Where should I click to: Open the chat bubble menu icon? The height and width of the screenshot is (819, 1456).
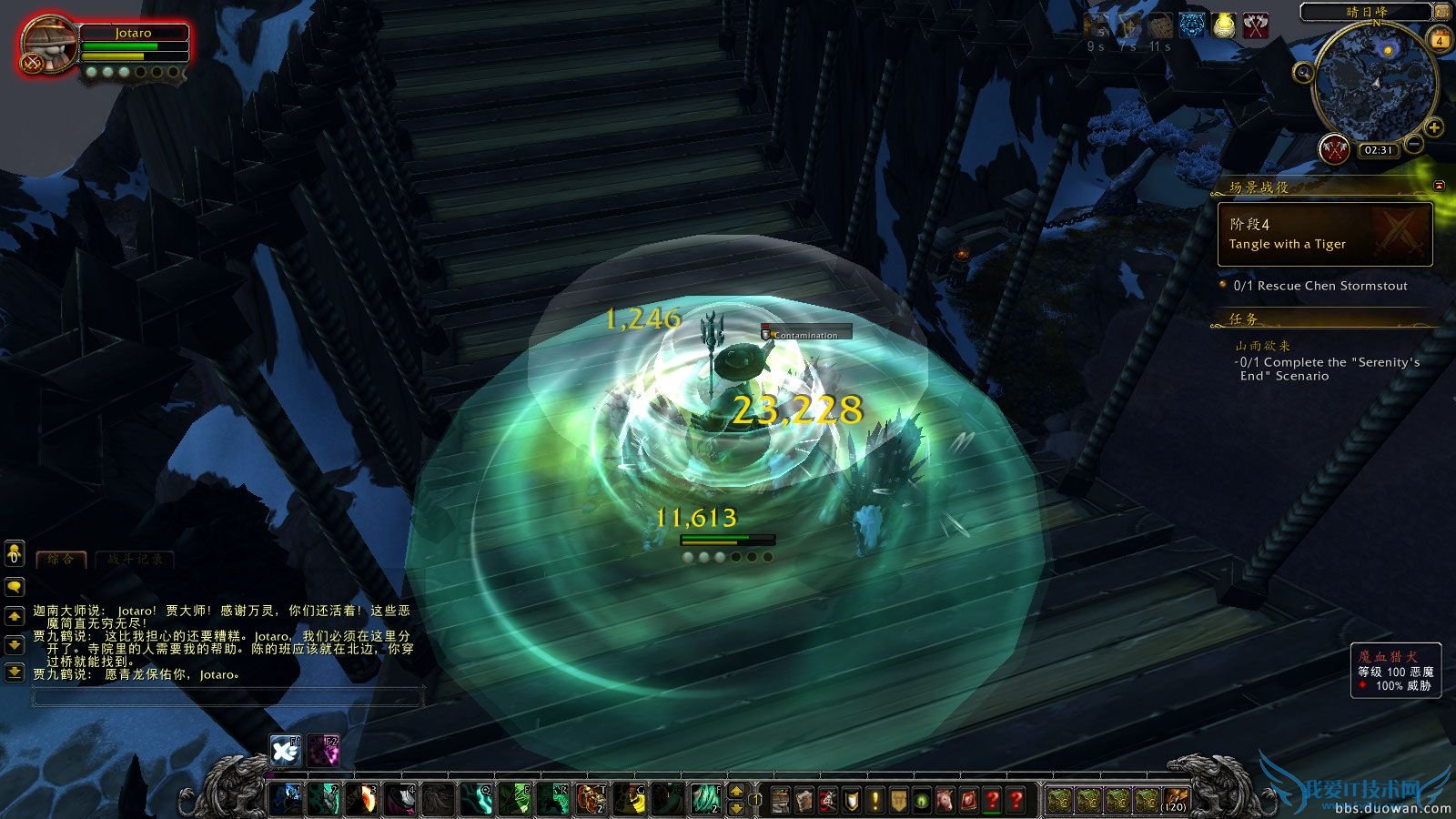pos(15,588)
